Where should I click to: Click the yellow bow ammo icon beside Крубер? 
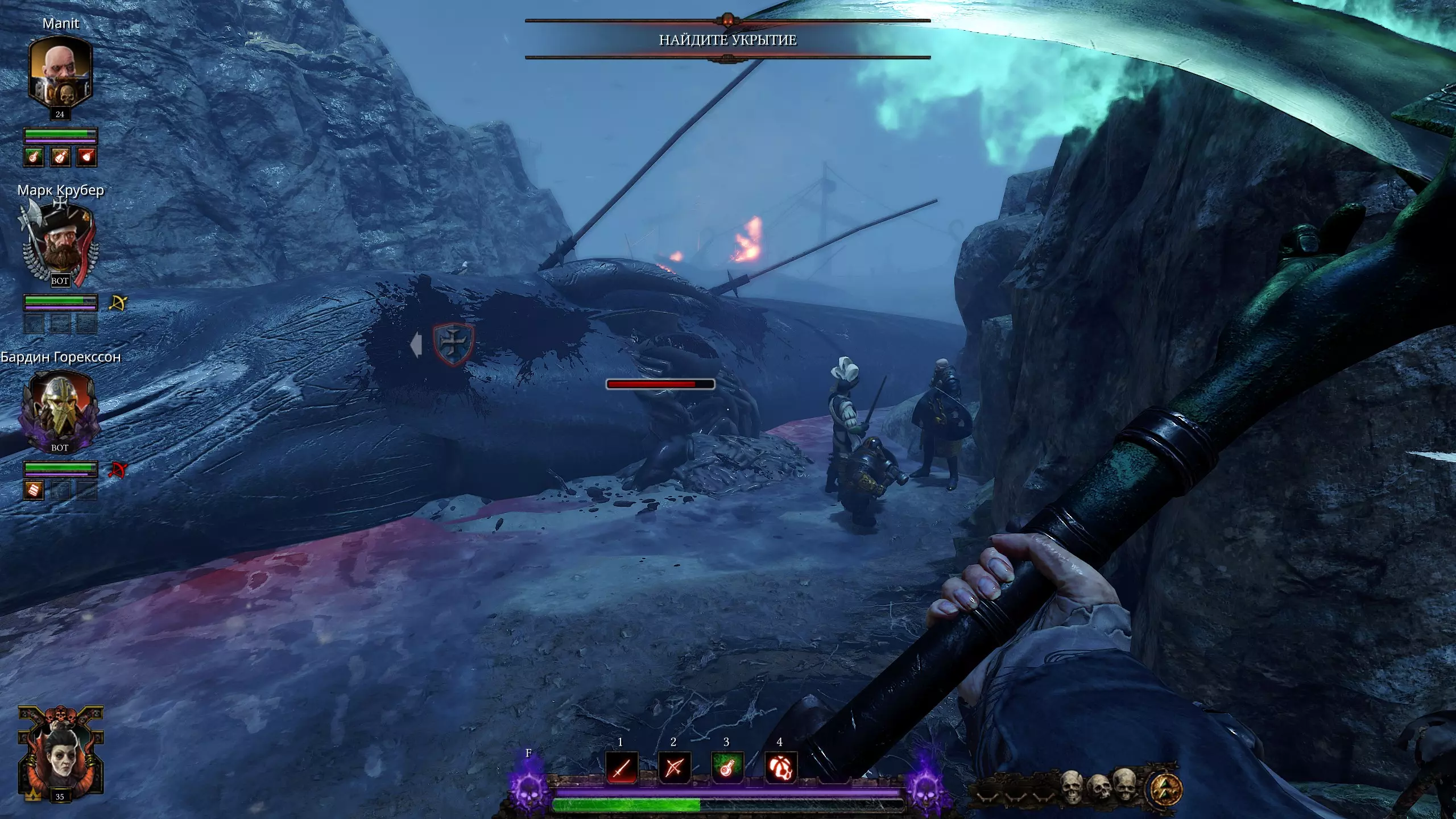(118, 303)
